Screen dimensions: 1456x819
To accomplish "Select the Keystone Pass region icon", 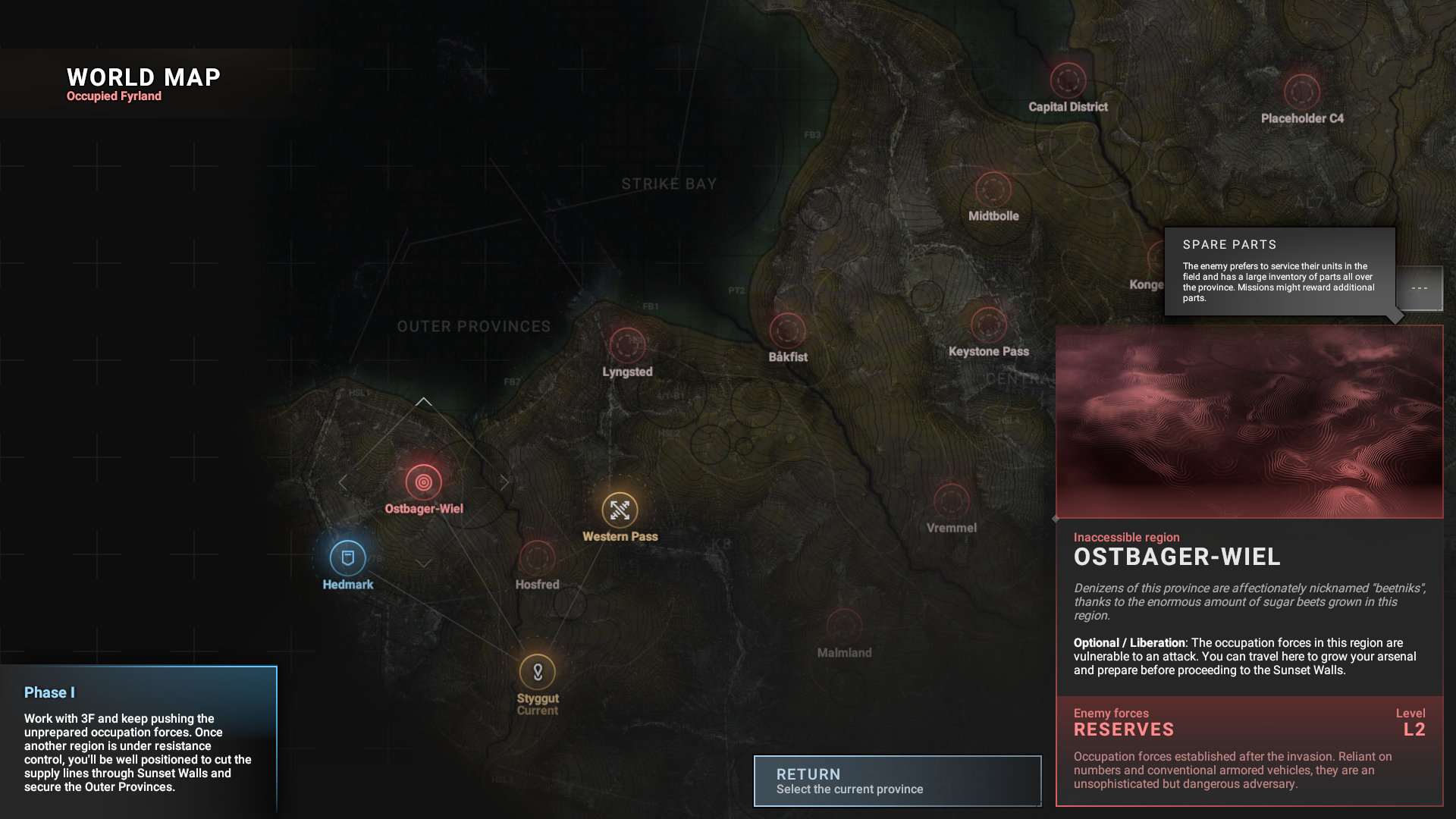I will tap(989, 325).
